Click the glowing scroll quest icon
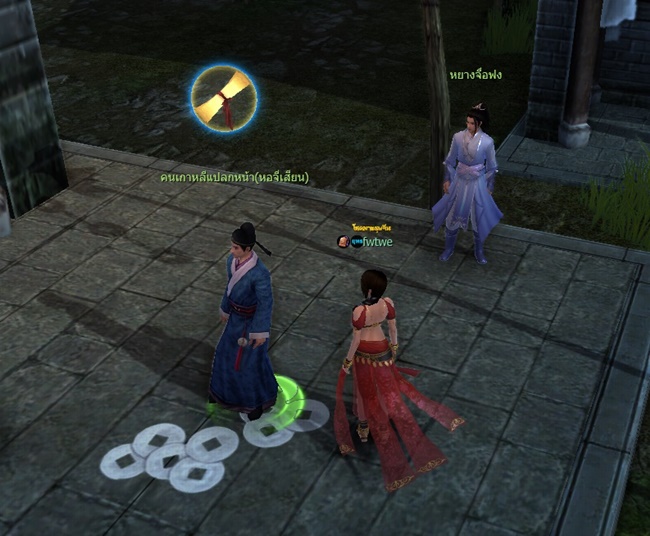This screenshot has width=650, height=536. click(224, 98)
